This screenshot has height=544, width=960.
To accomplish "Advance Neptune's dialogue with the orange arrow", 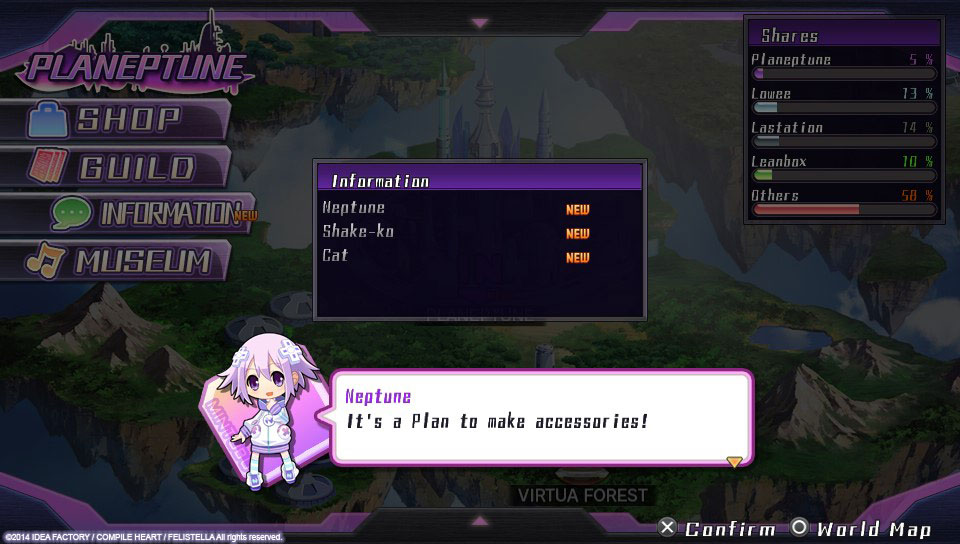I will 734,461.
